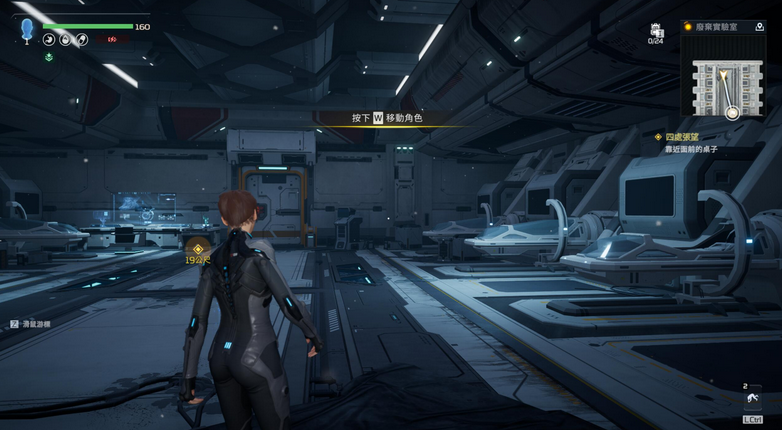Click the green buff status icon
This screenshot has height=430, width=782.
pyautogui.click(x=48, y=57)
